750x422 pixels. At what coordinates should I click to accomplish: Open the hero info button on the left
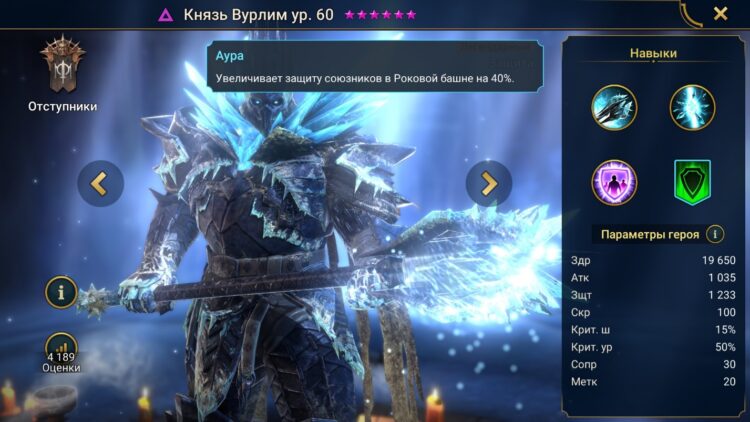point(62,293)
